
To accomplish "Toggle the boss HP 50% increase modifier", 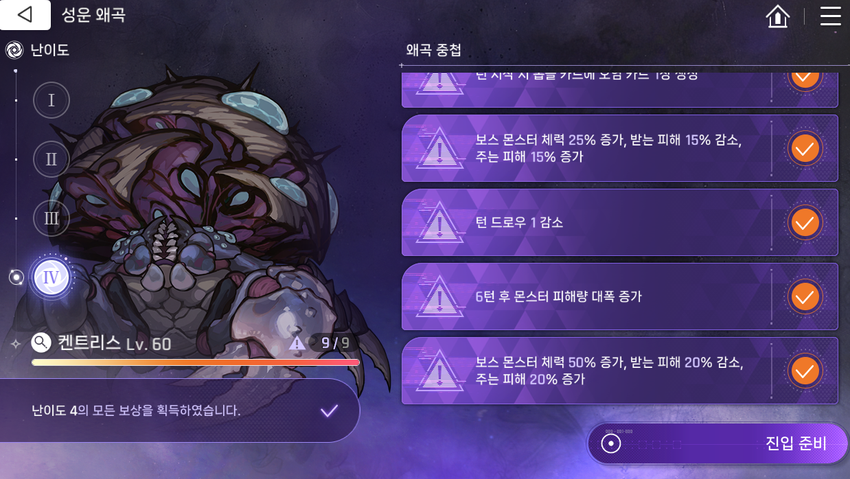I will (x=804, y=370).
